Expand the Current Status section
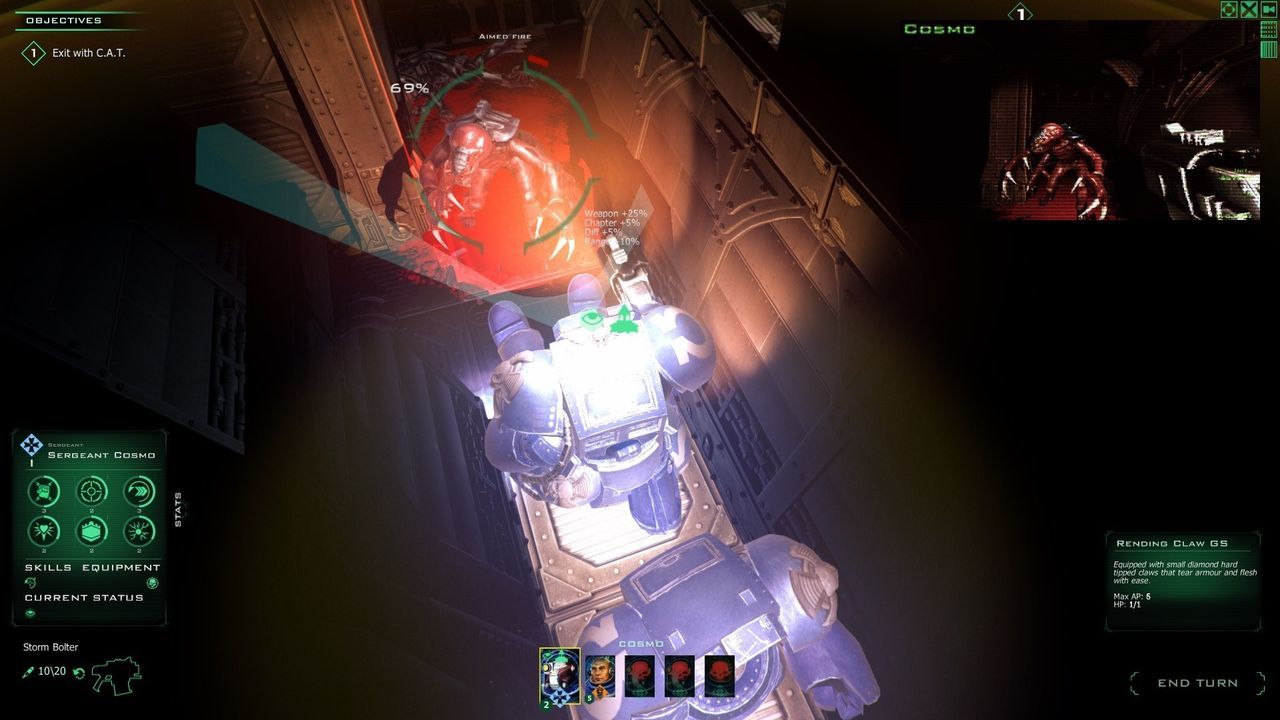1280x720 pixels. [82, 597]
